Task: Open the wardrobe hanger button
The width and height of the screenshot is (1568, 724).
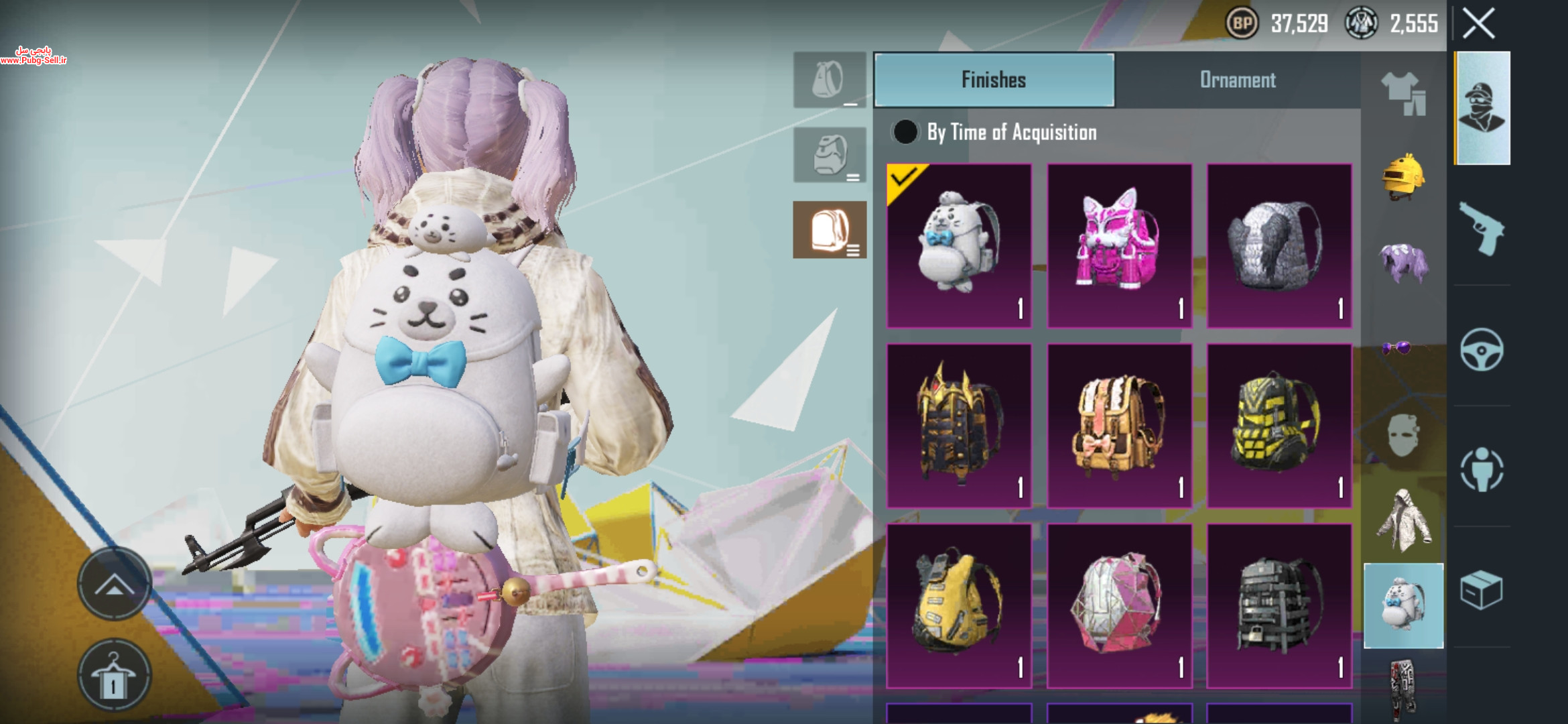Action: pos(114,675)
